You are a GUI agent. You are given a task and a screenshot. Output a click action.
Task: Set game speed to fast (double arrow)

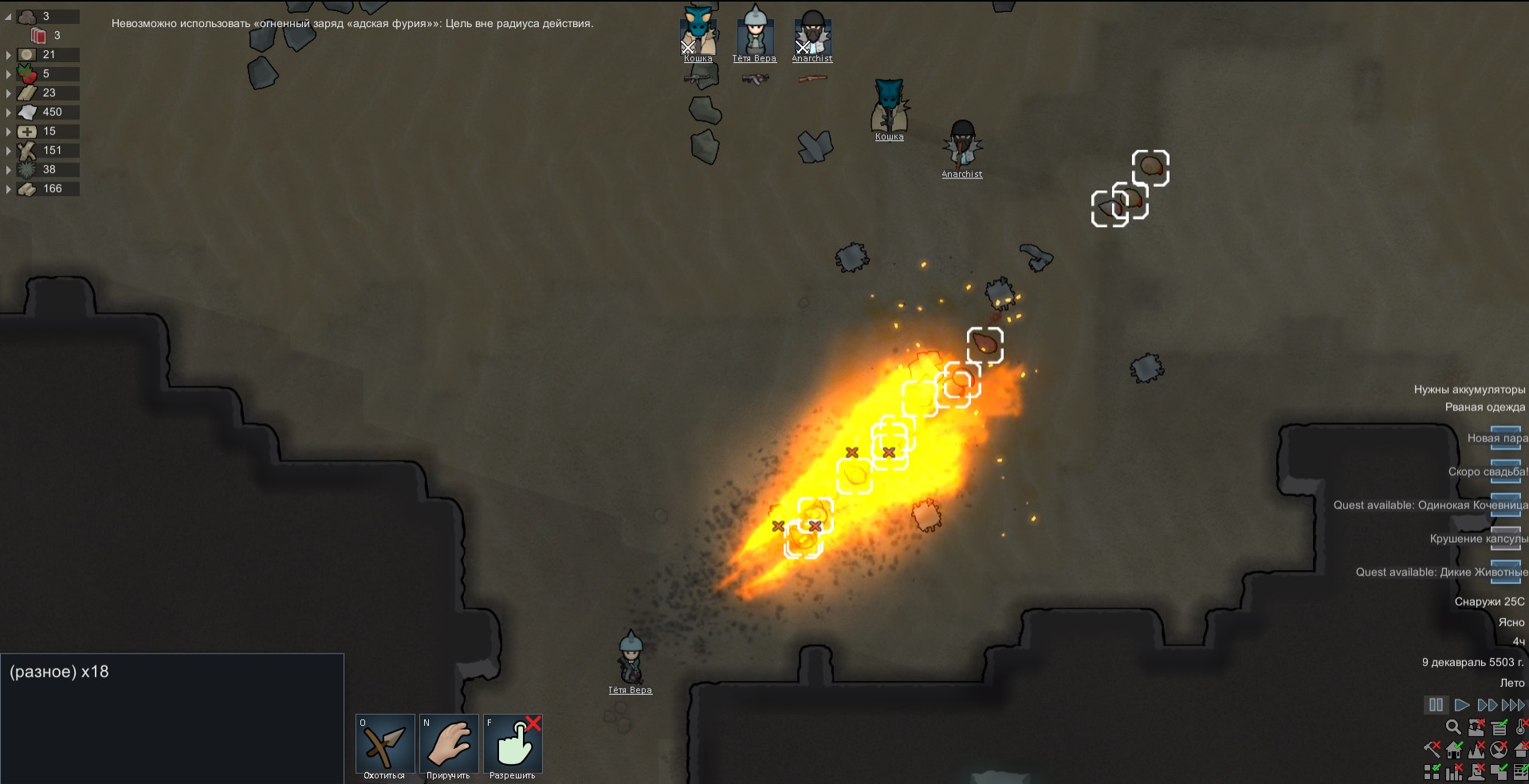click(x=1487, y=705)
